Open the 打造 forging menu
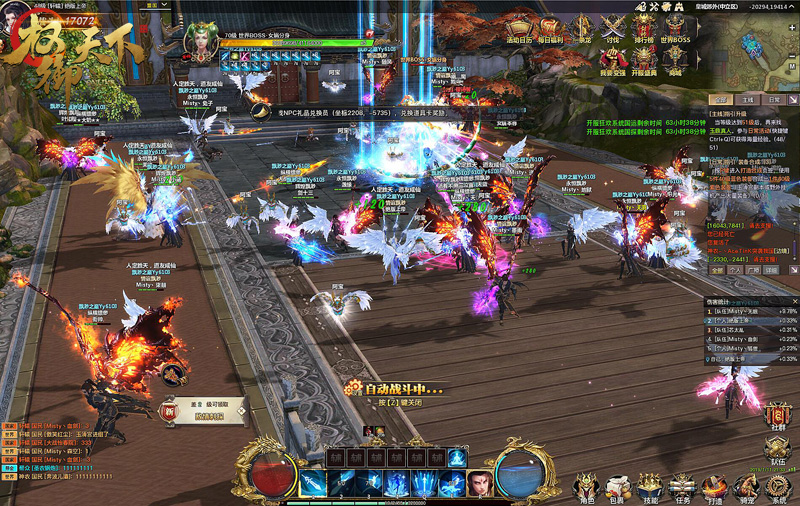 (x=713, y=487)
